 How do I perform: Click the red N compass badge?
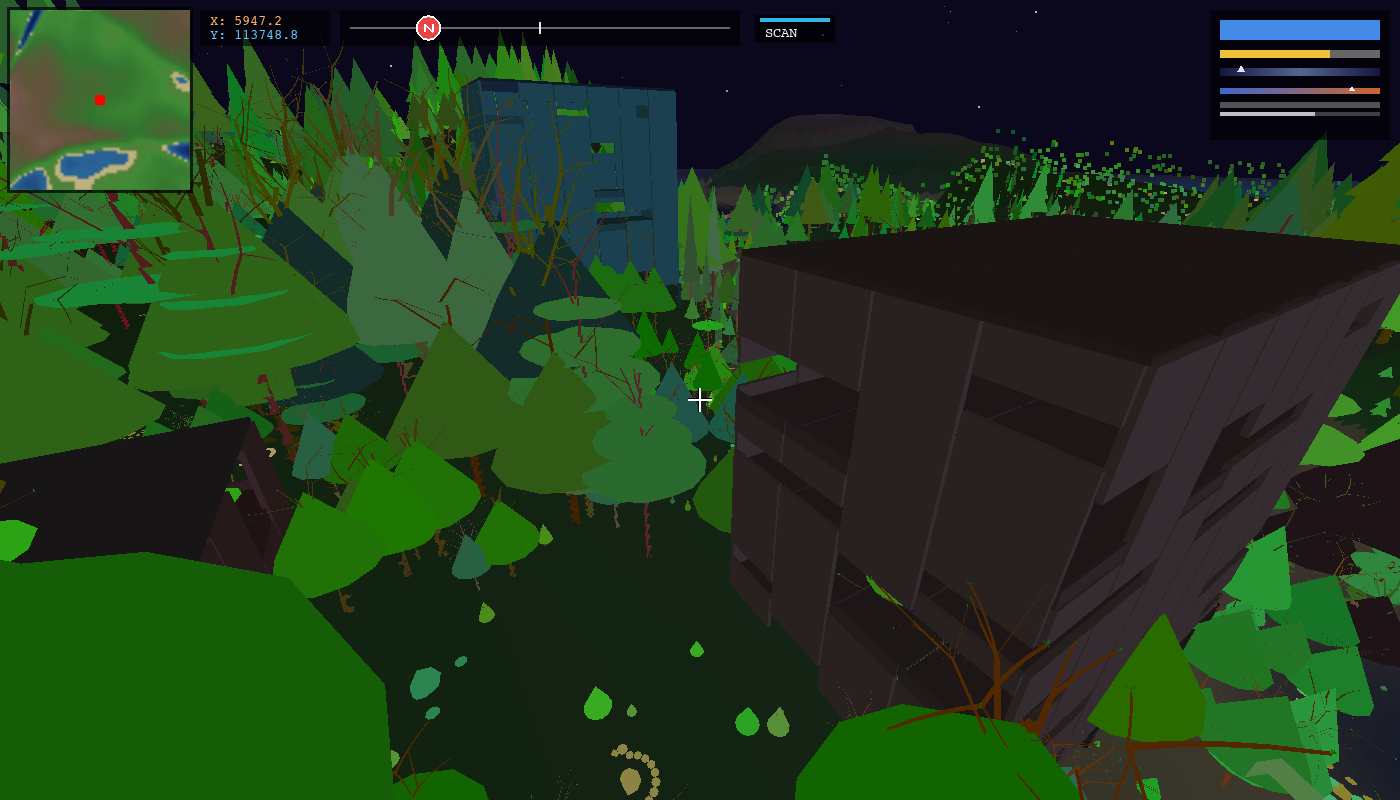coord(428,27)
